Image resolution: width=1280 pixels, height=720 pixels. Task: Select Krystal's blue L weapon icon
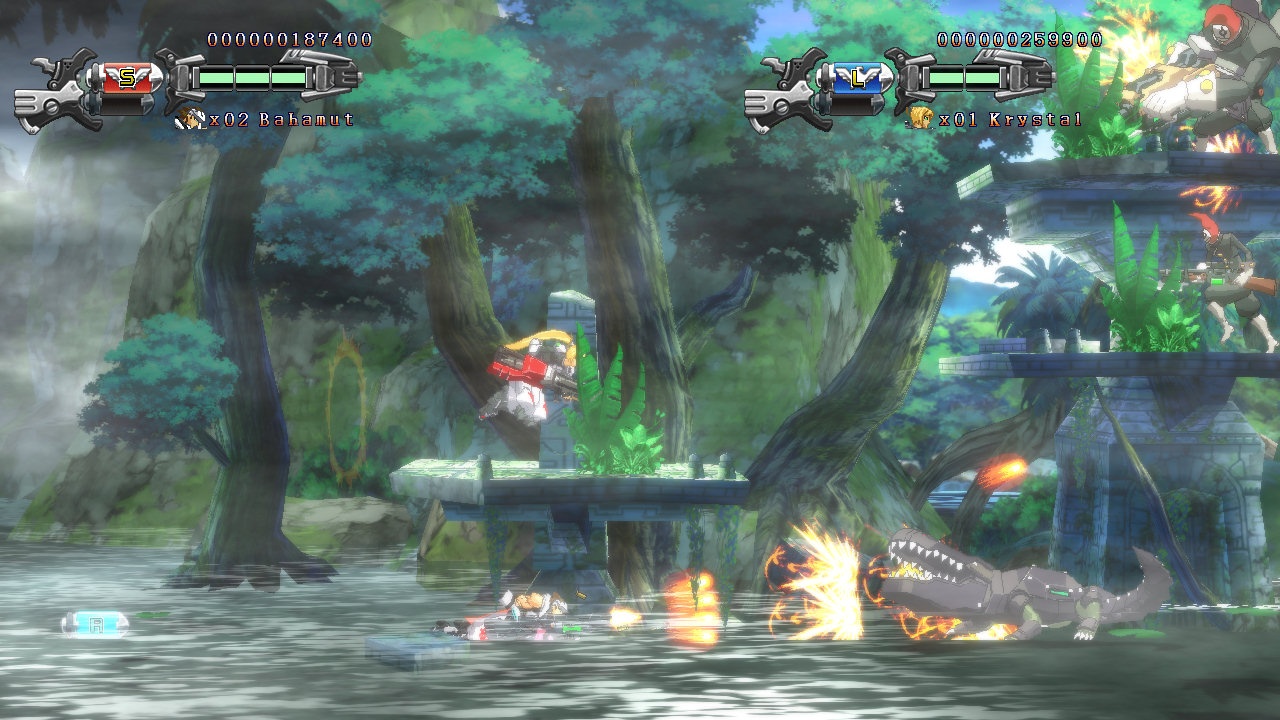tap(857, 78)
